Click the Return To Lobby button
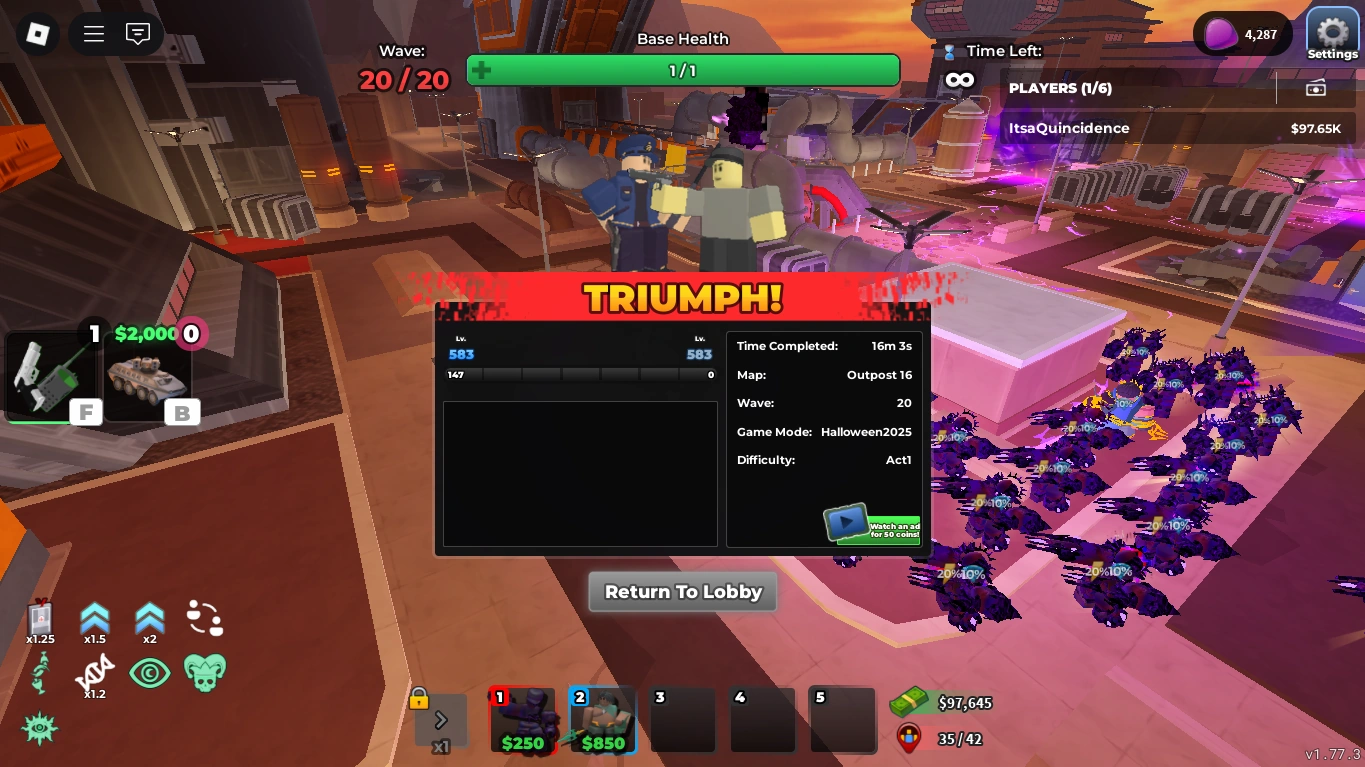The width and height of the screenshot is (1365, 767). coord(682,591)
